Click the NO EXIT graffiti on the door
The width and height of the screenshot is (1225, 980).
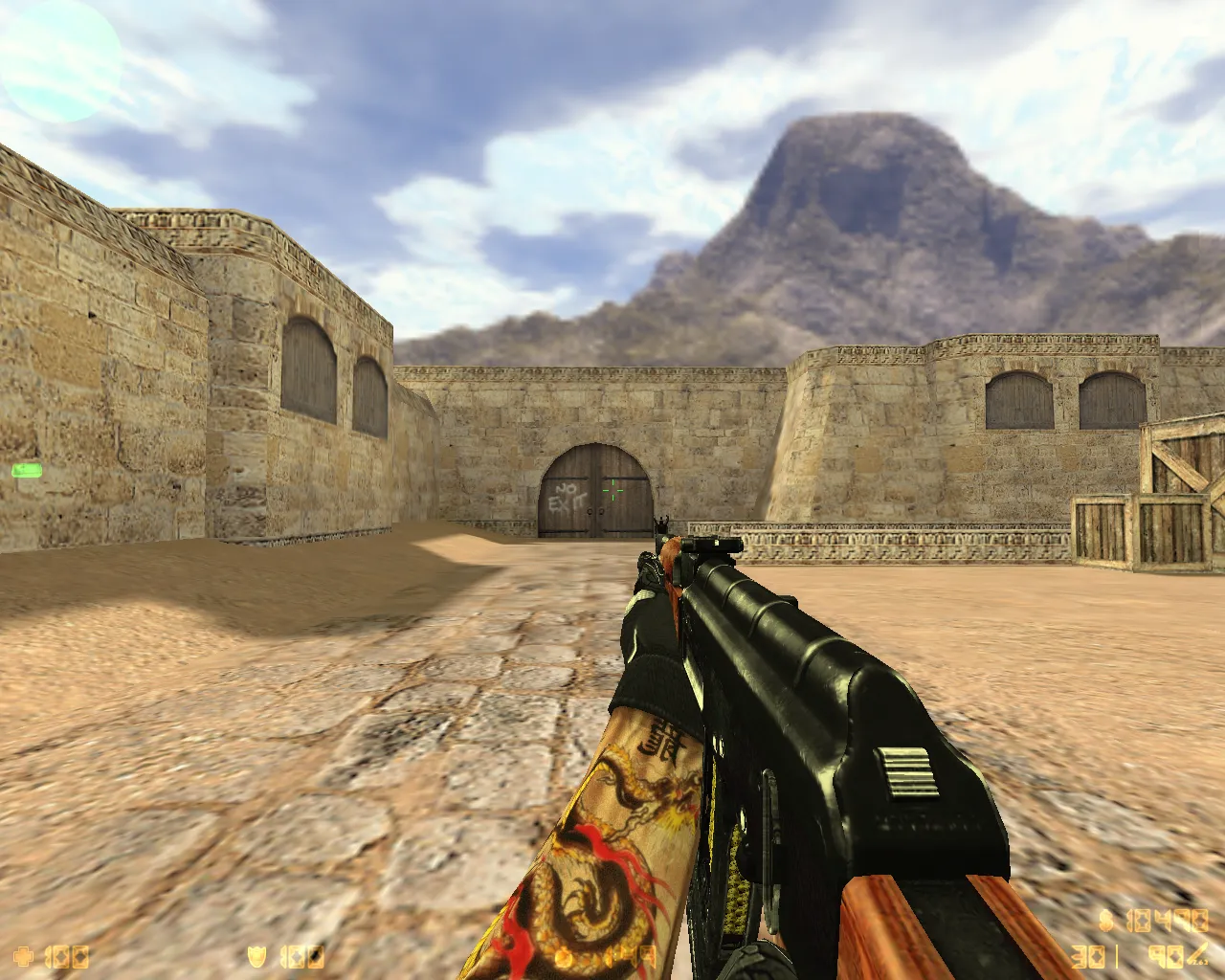click(567, 497)
